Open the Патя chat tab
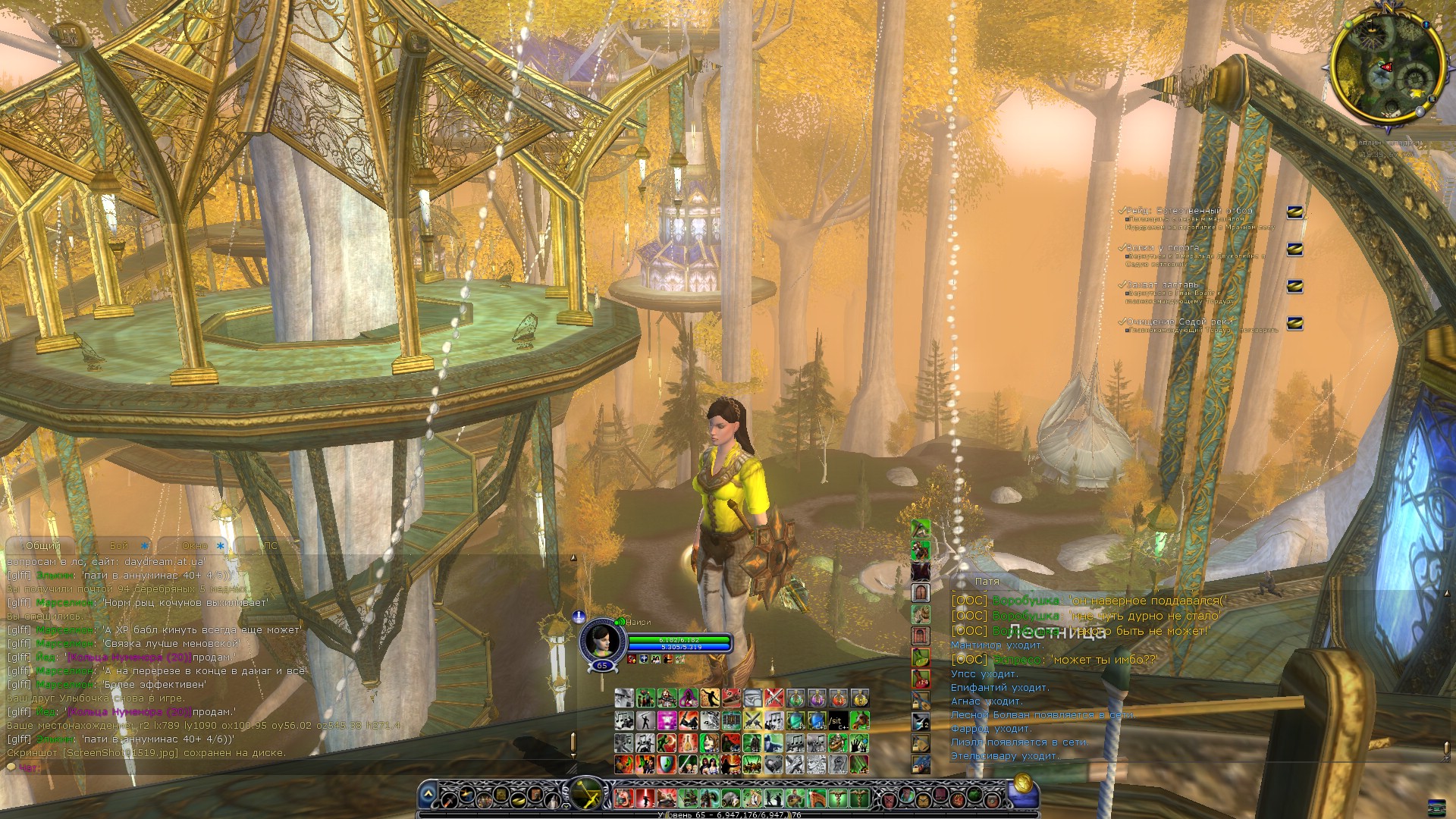Image resolution: width=1456 pixels, height=819 pixels. pos(987,582)
